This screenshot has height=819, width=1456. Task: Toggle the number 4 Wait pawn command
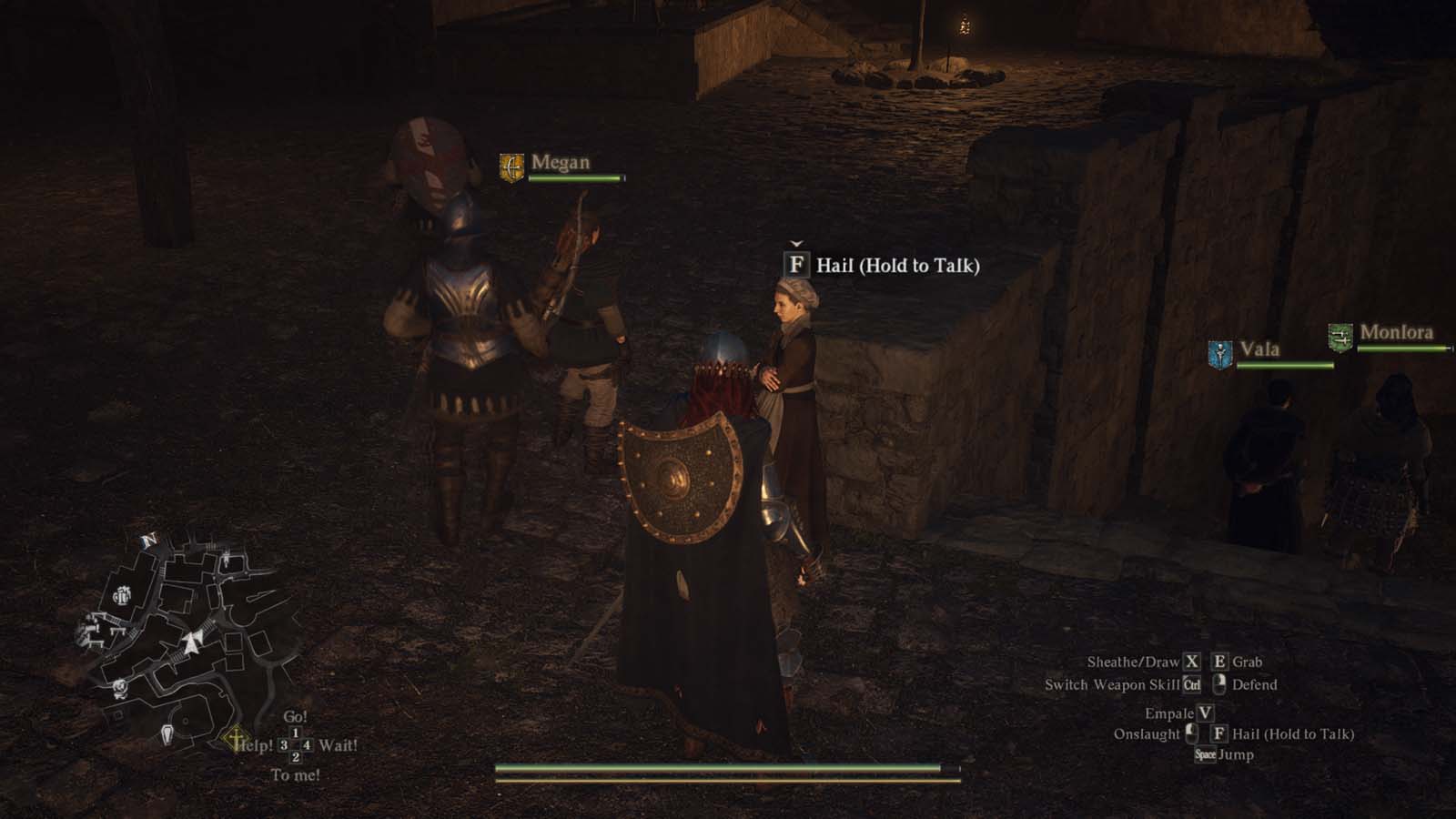(307, 744)
